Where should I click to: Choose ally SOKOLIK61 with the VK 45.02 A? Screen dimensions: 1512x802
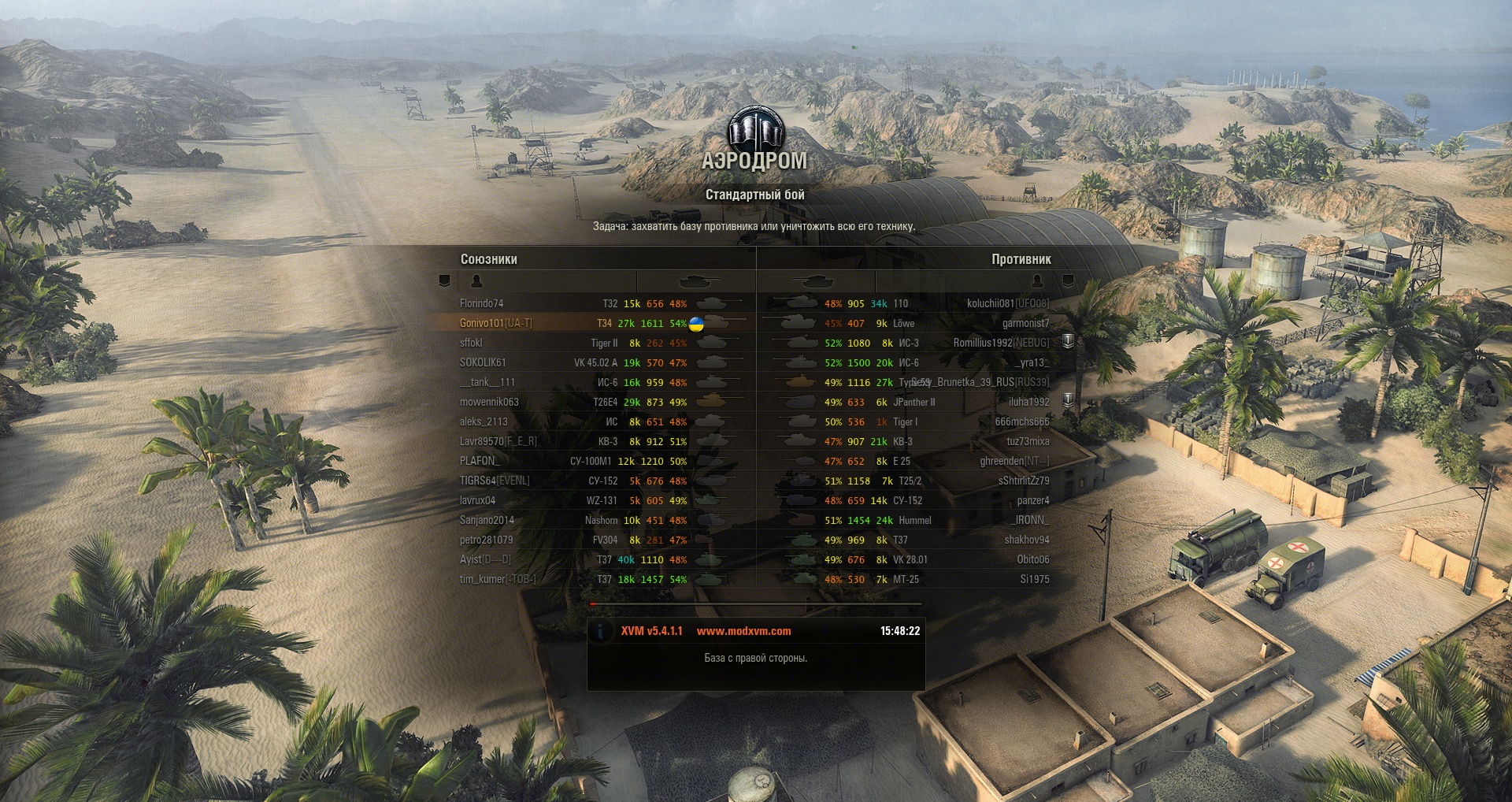click(483, 362)
